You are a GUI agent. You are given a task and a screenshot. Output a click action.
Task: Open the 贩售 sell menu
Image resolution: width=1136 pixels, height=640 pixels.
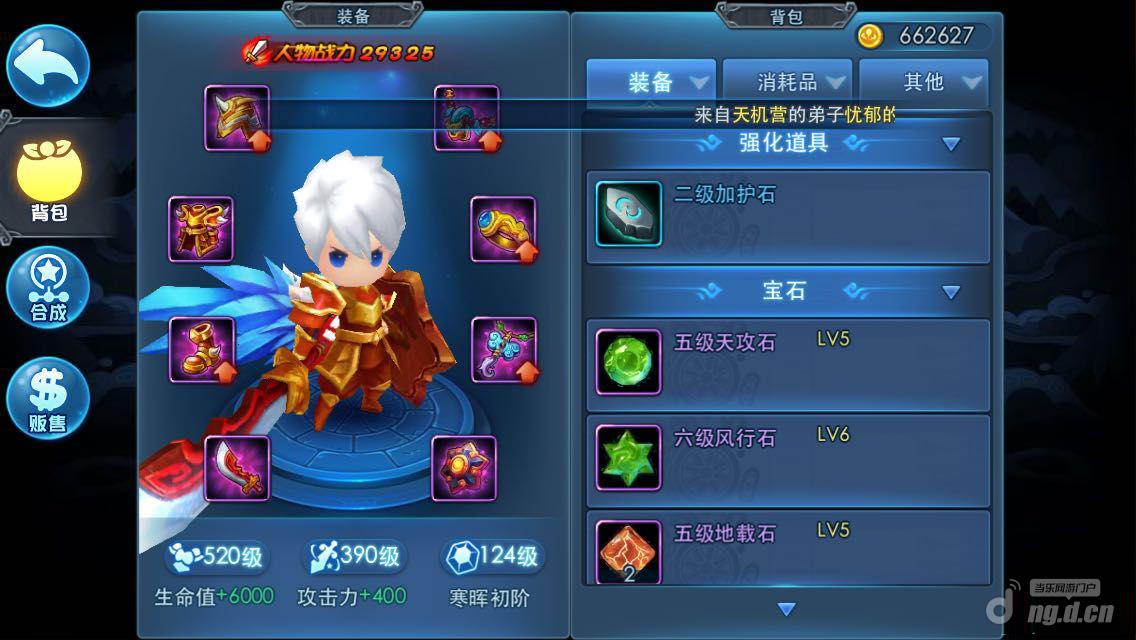point(48,398)
